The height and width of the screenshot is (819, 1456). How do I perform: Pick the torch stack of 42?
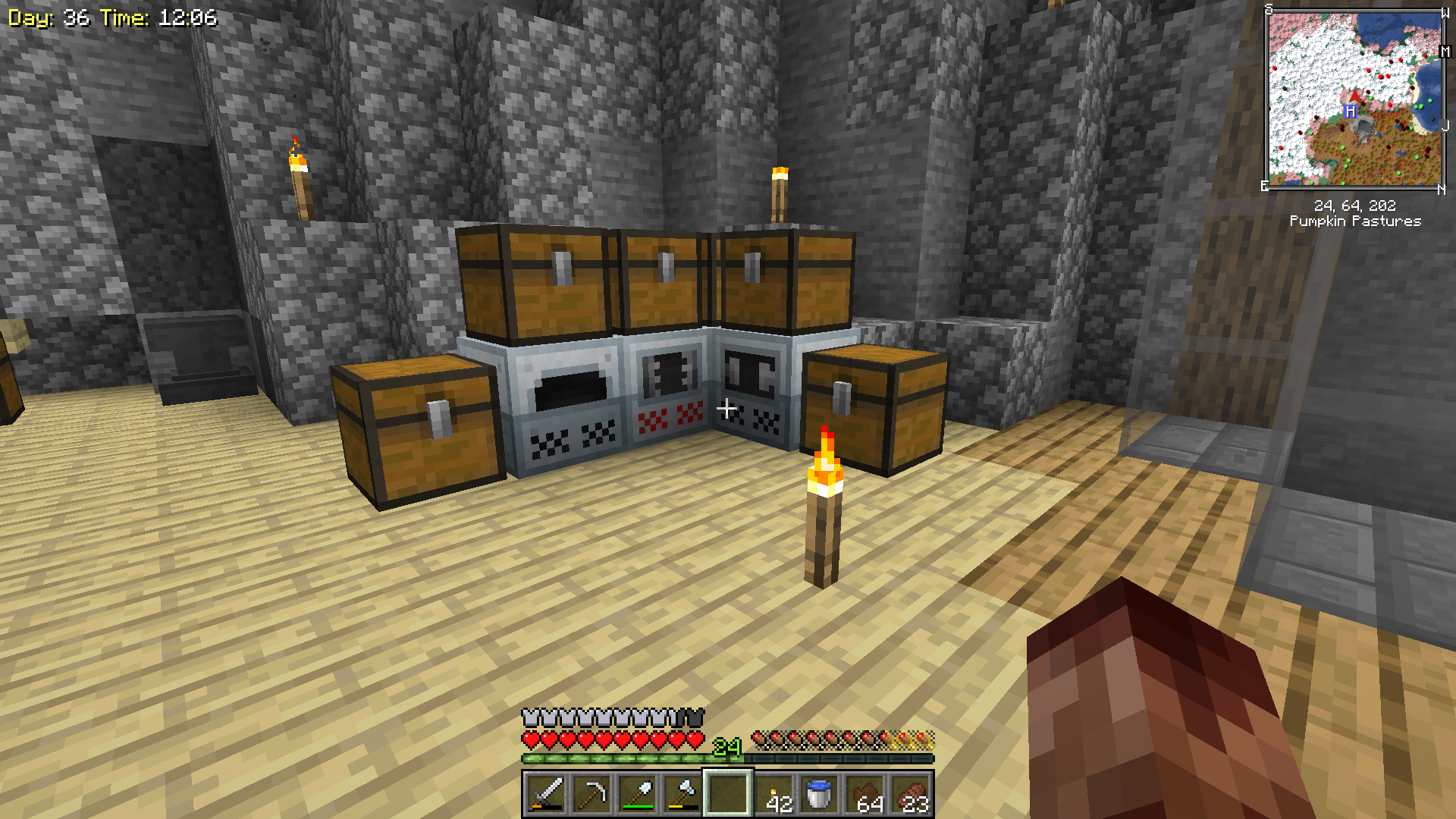(774, 794)
